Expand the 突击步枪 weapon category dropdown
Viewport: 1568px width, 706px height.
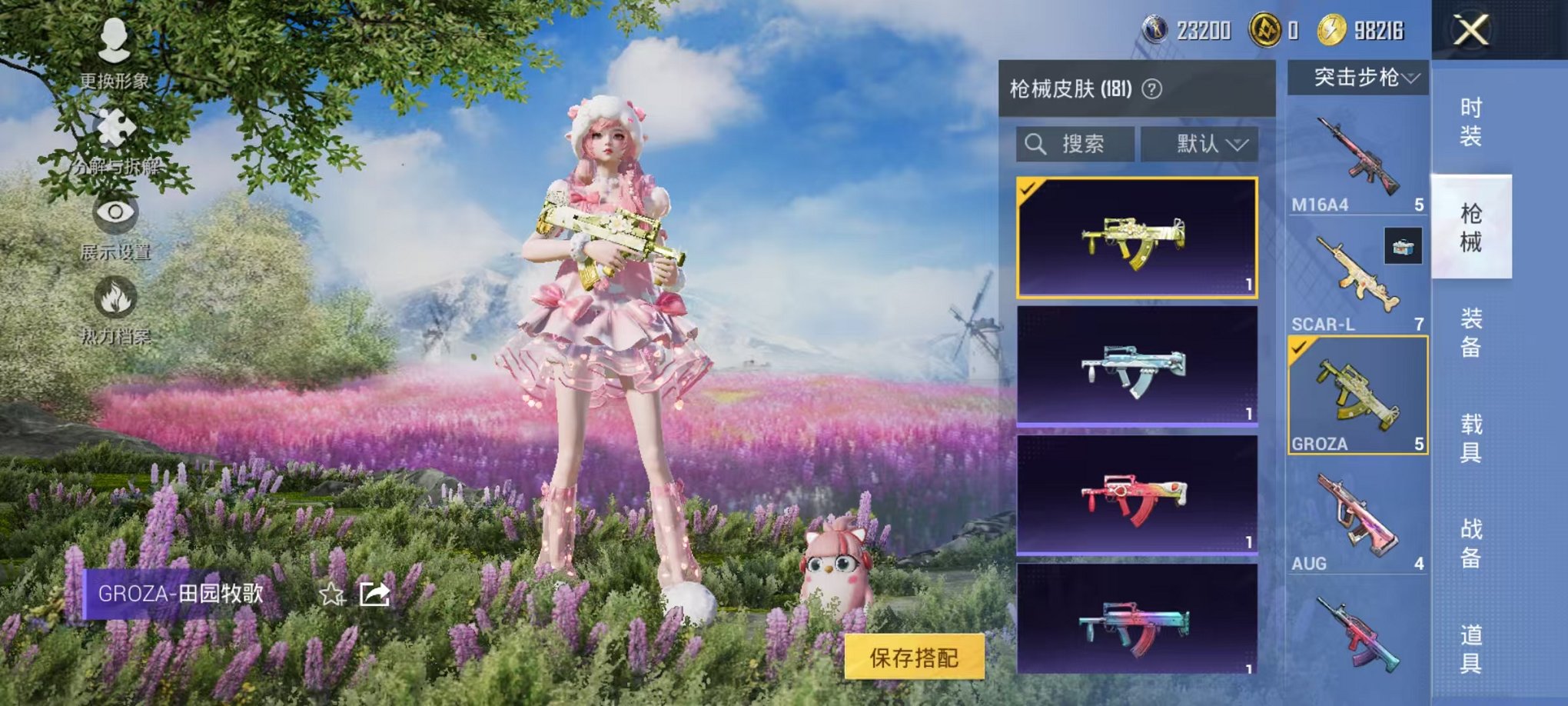[x=1360, y=78]
